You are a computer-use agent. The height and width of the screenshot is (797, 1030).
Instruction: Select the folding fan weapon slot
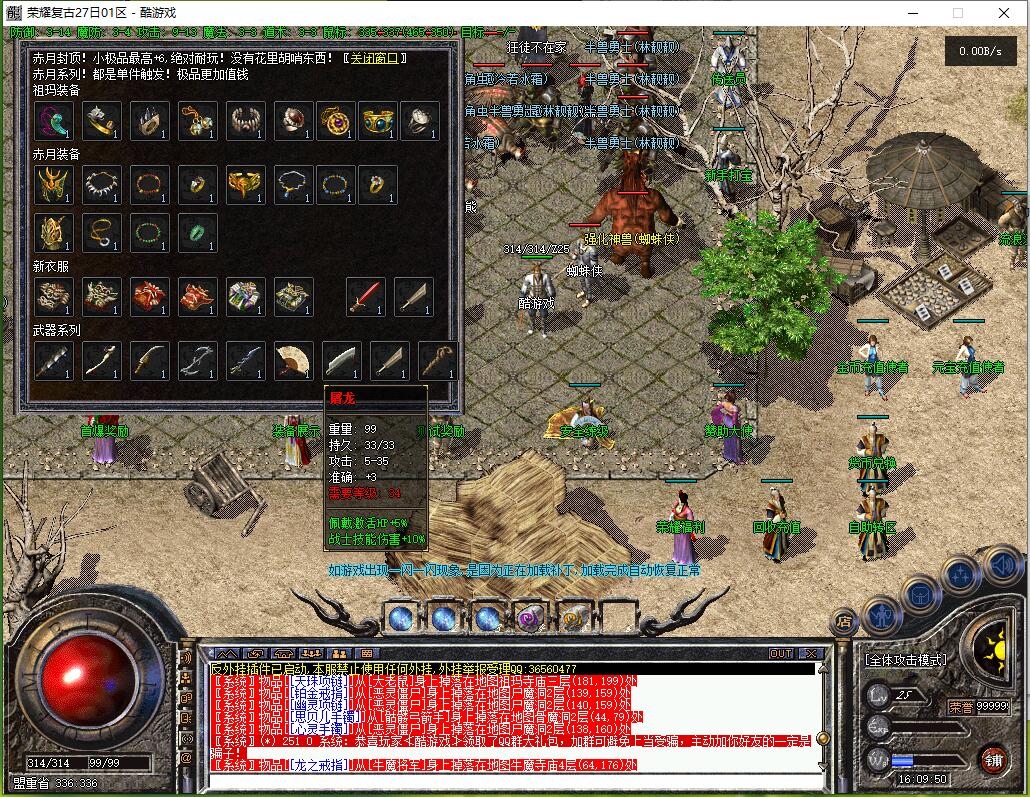(293, 360)
